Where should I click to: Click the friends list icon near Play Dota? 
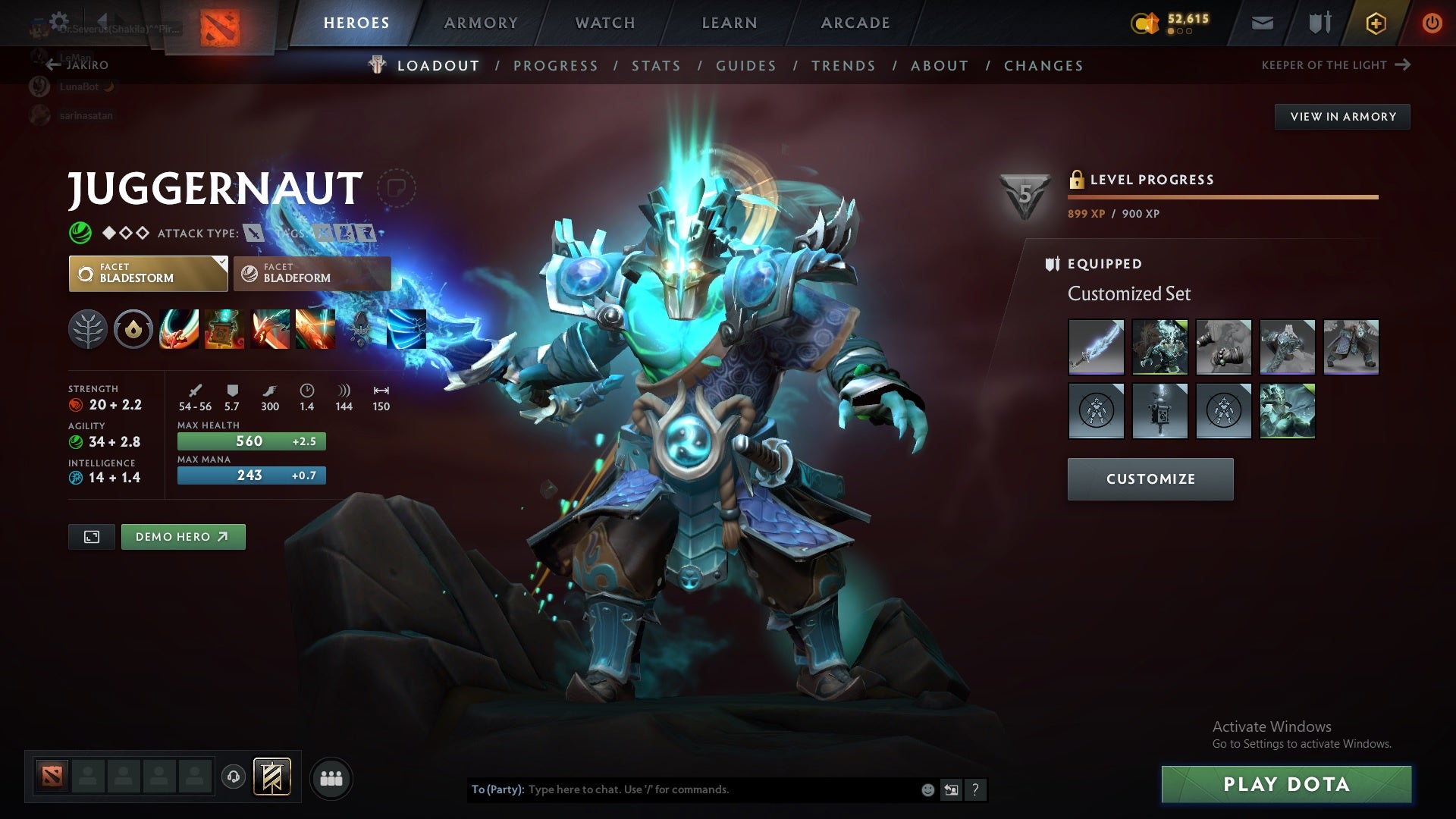[331, 777]
